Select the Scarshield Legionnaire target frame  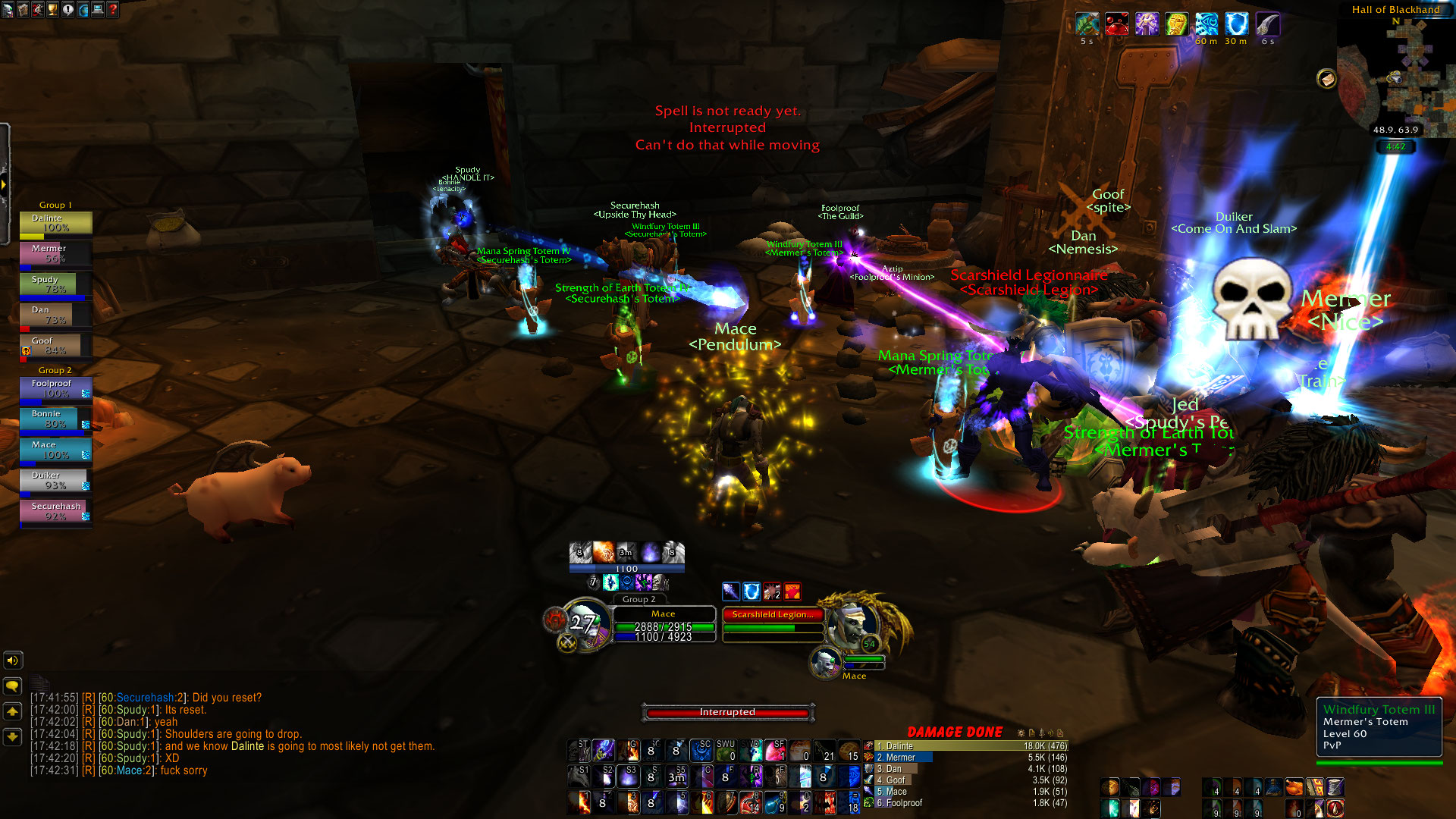[772, 622]
